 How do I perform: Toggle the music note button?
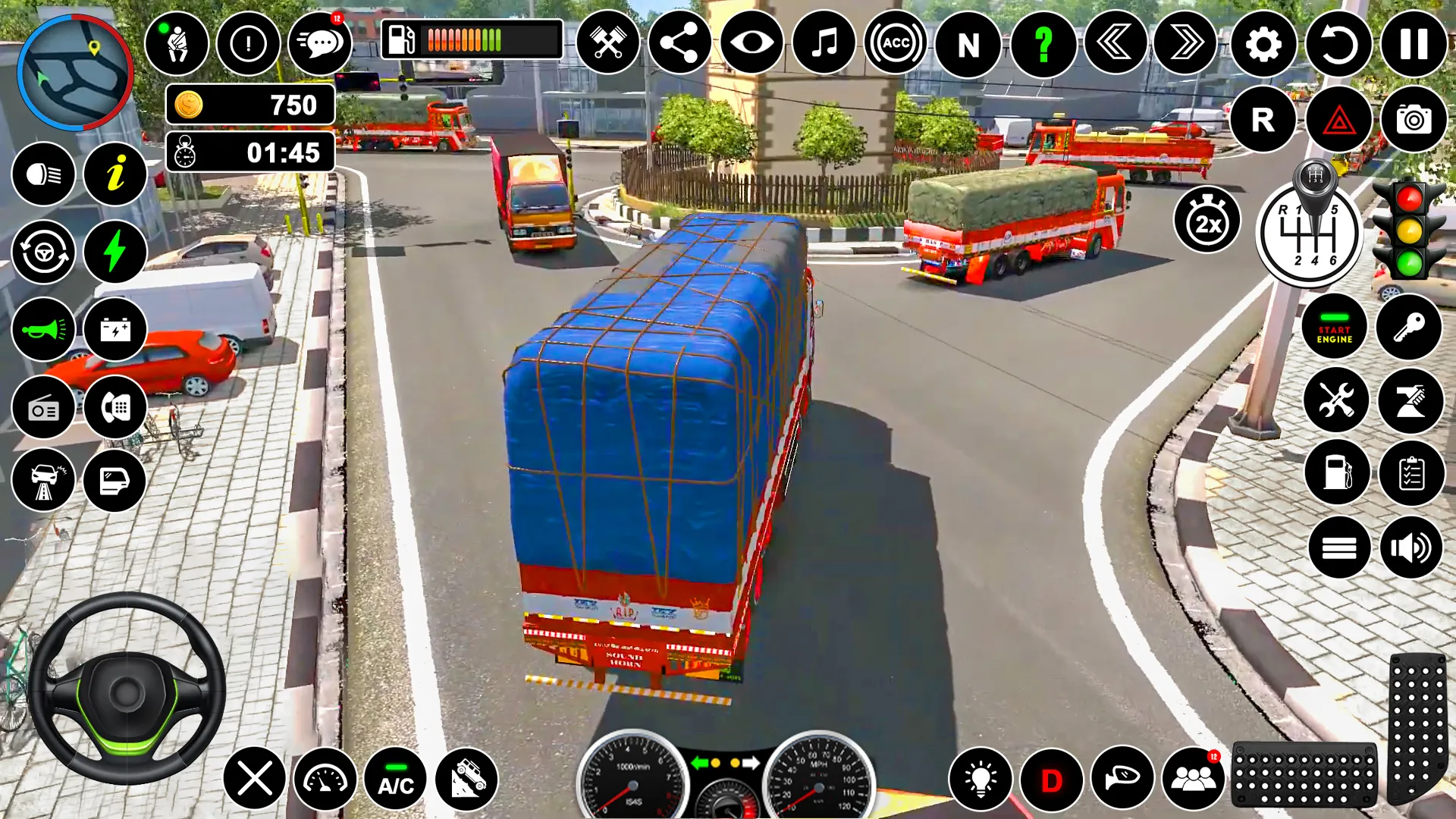824,43
